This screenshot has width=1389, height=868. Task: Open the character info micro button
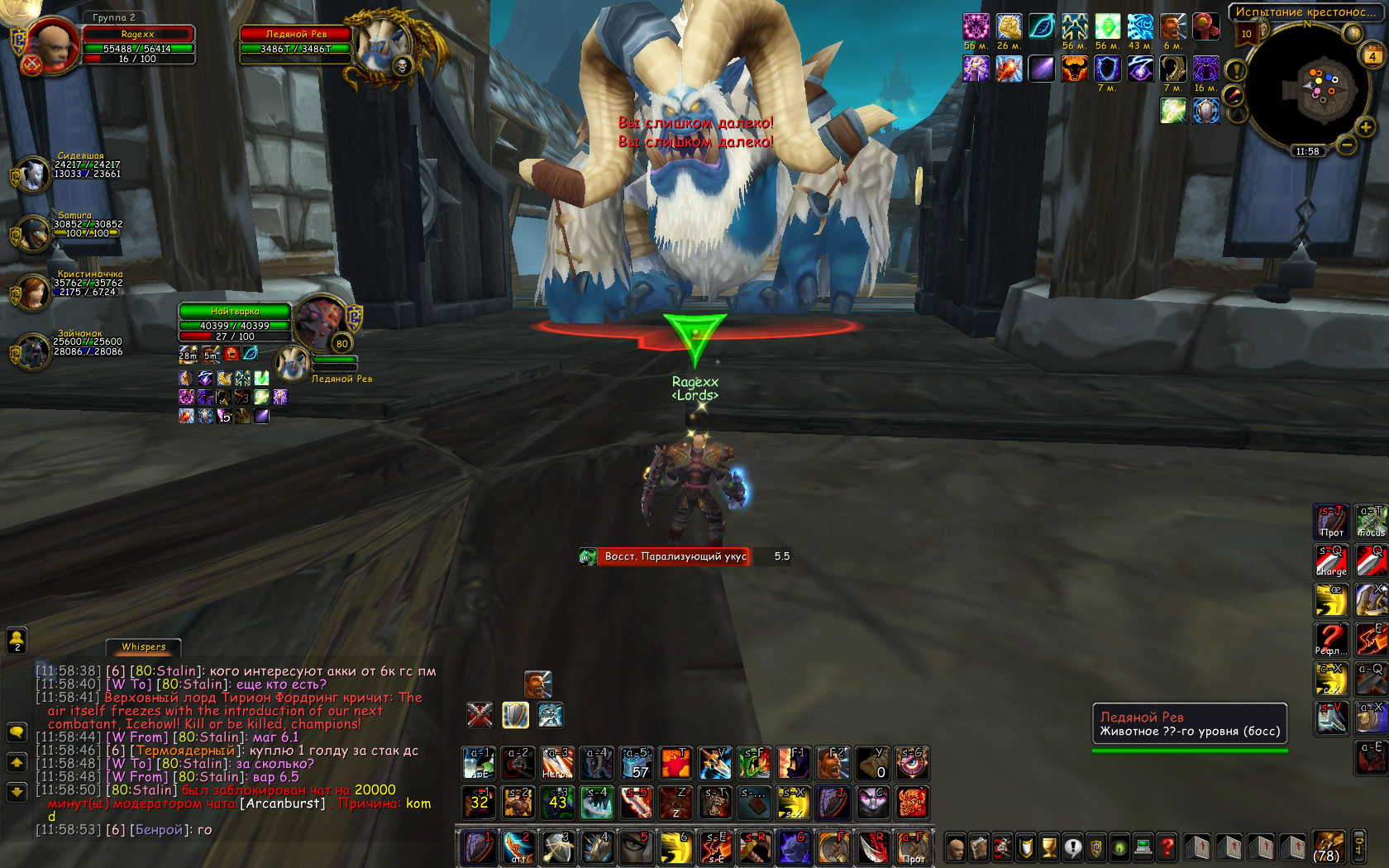pos(956,847)
